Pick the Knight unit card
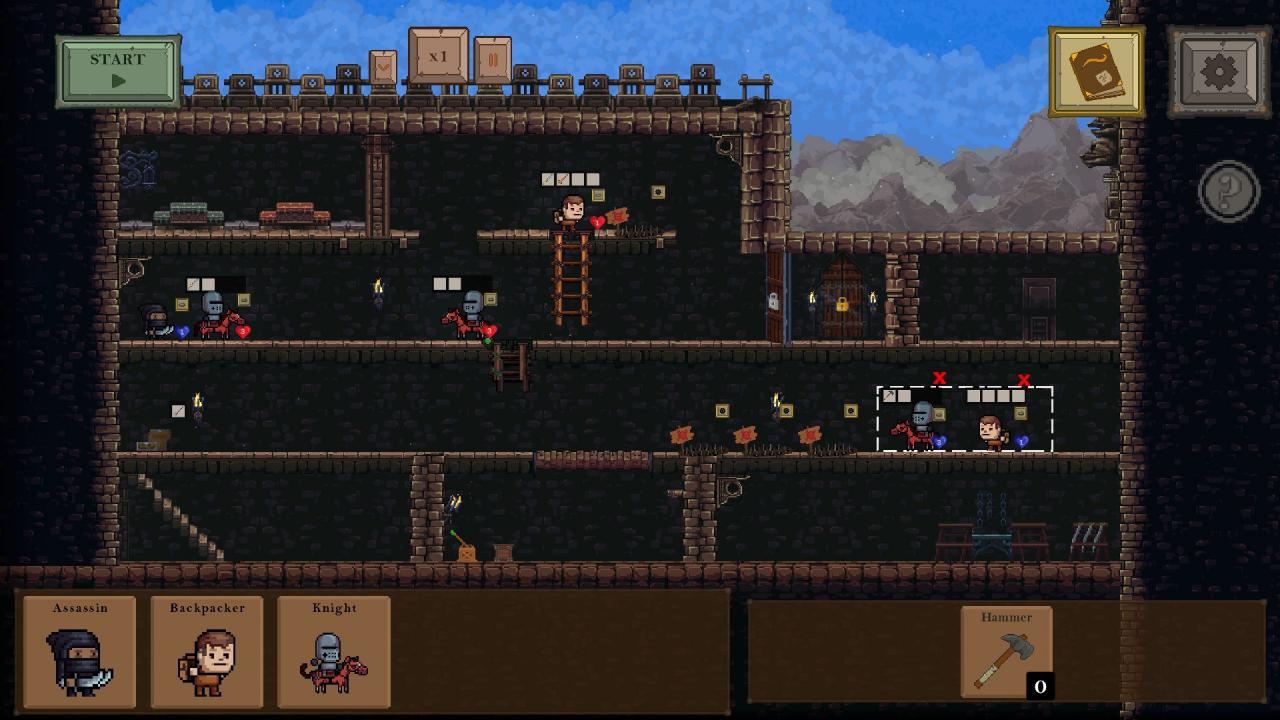Viewport: 1280px width, 720px height. [334, 652]
